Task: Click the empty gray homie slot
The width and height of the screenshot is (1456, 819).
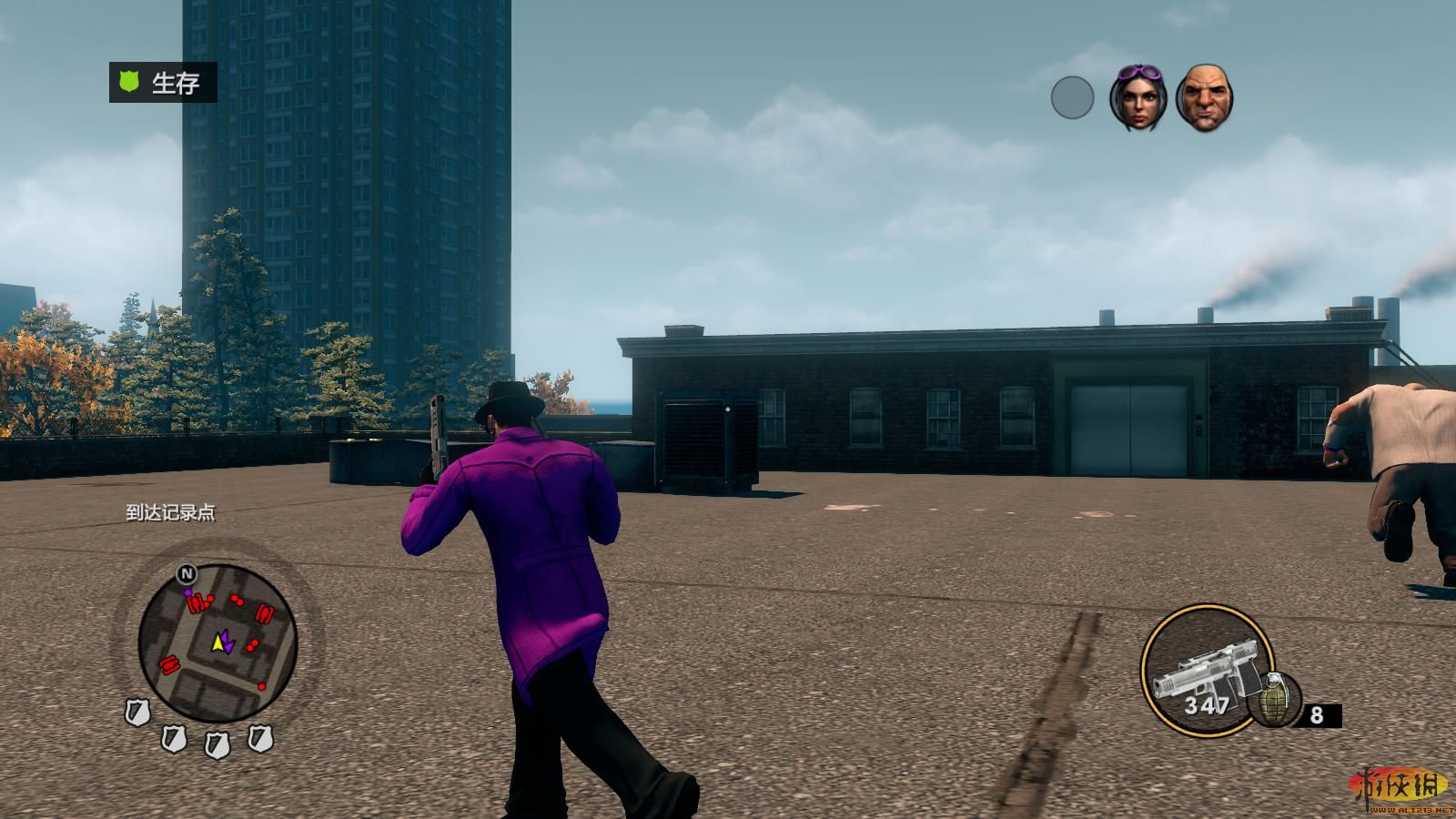Action: pos(1072,97)
